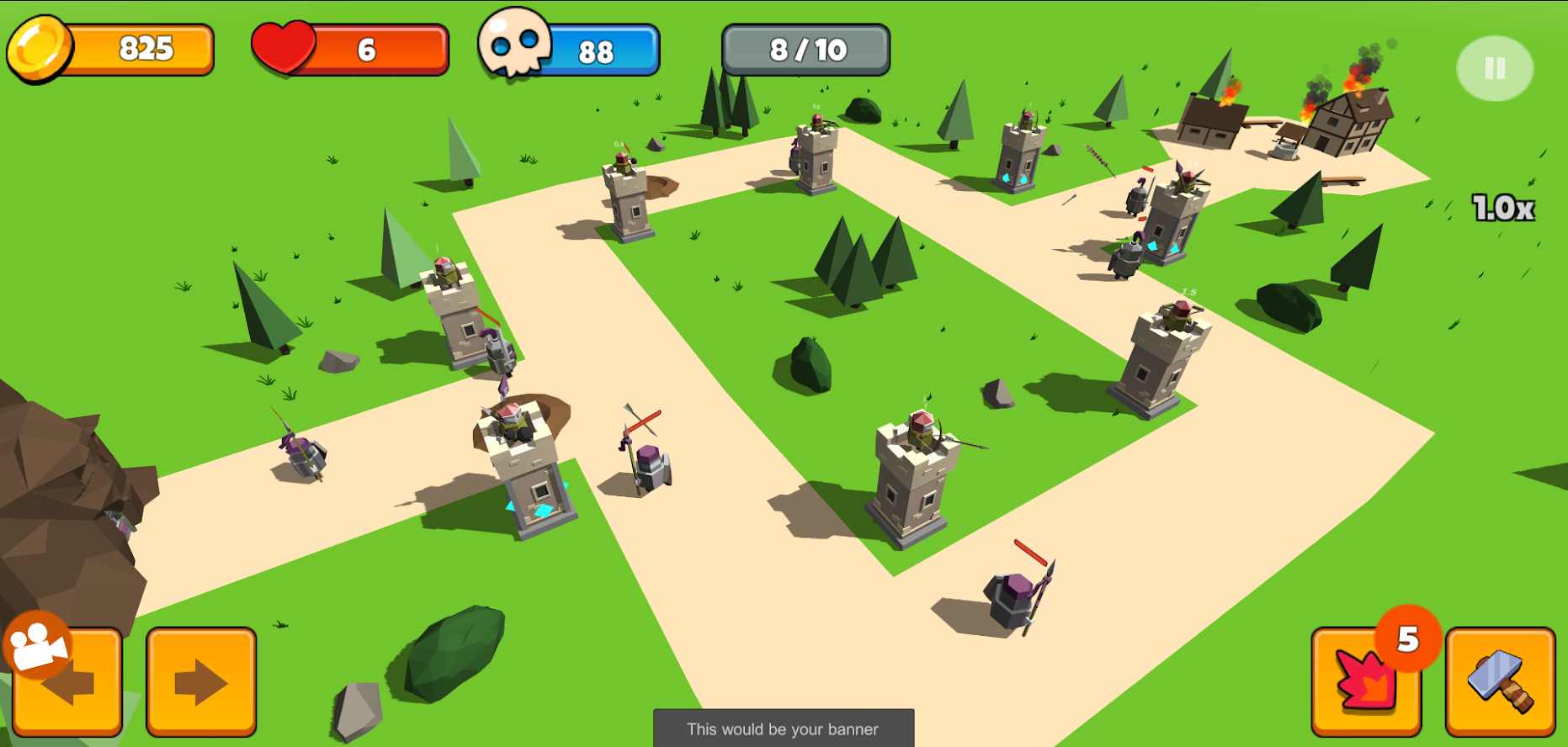Open the banner labeled 'This would be your banner'

tap(782, 728)
